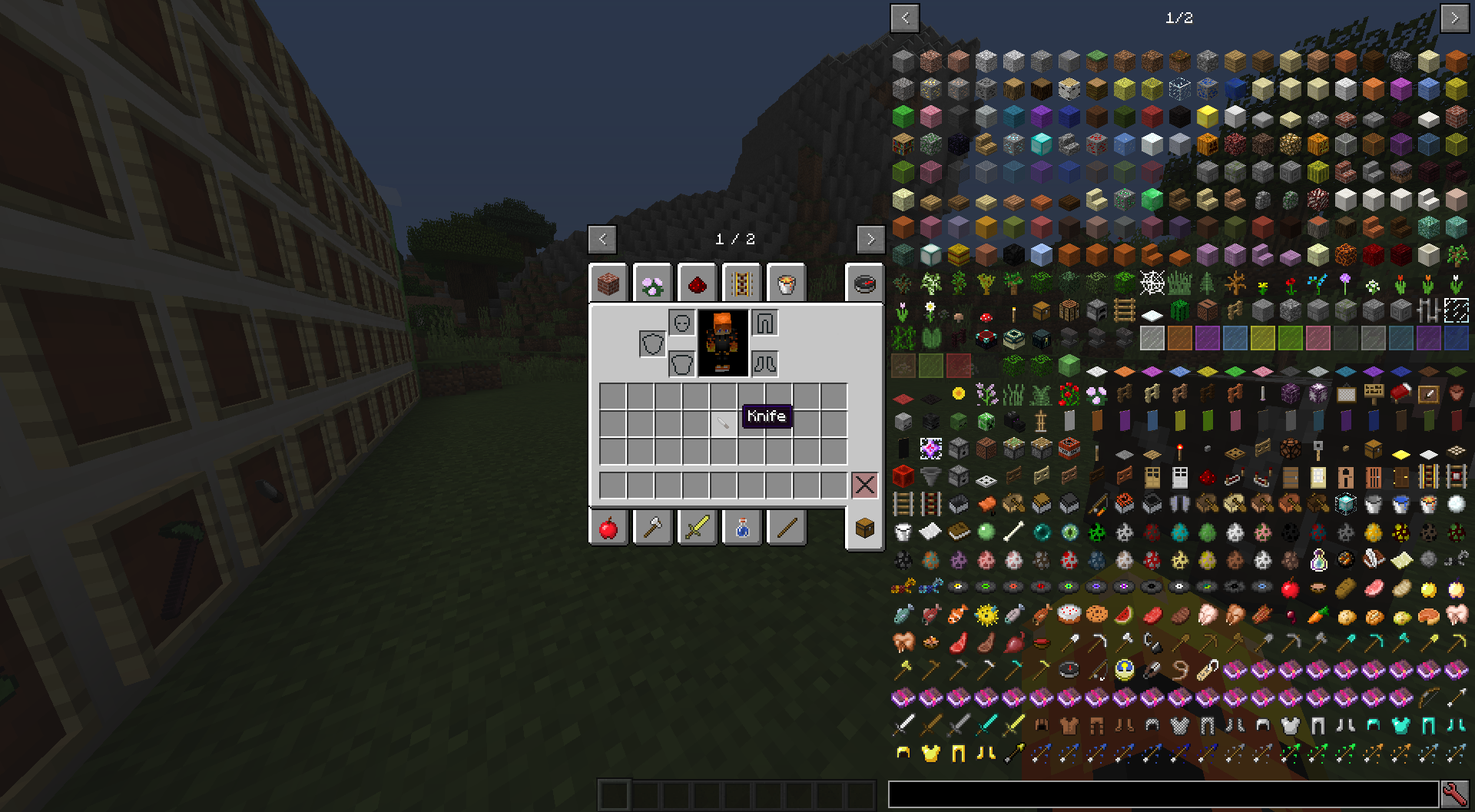This screenshot has width=1475, height=812.
Task: Select the Foodstuffs tab with apple icon
Action: pos(608,527)
